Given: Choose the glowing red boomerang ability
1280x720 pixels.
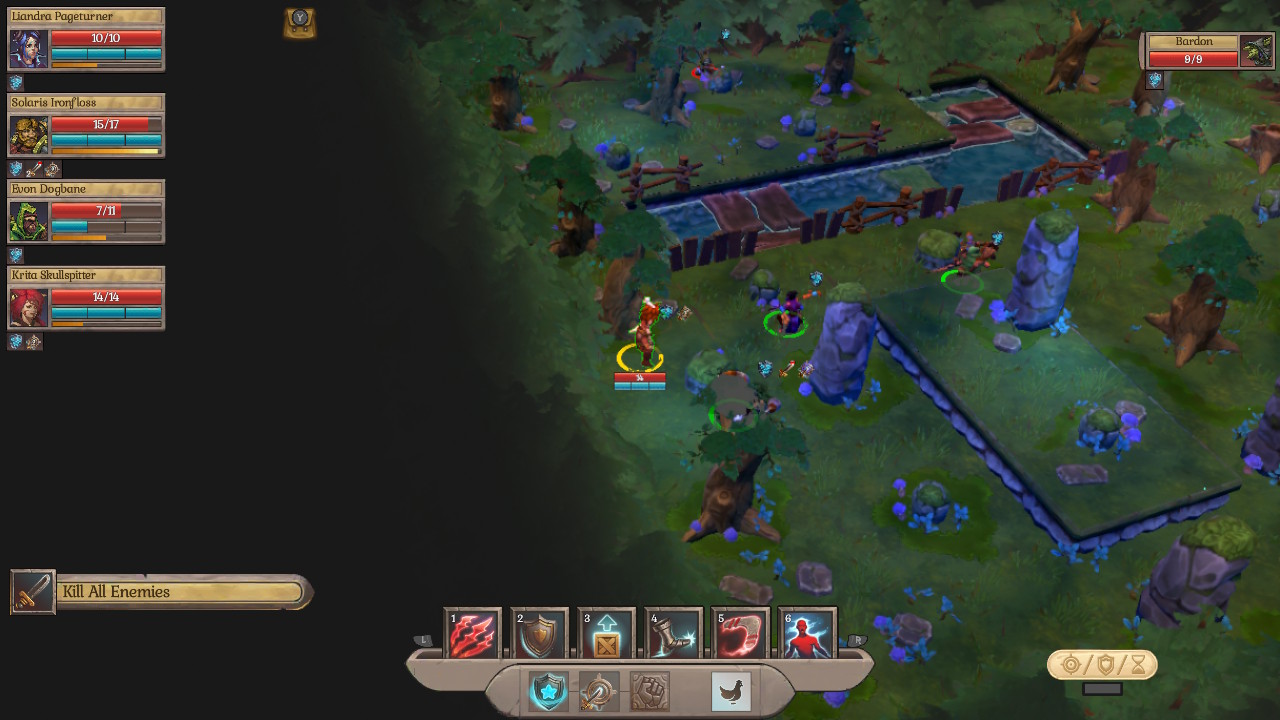Looking at the screenshot, I should point(740,634).
